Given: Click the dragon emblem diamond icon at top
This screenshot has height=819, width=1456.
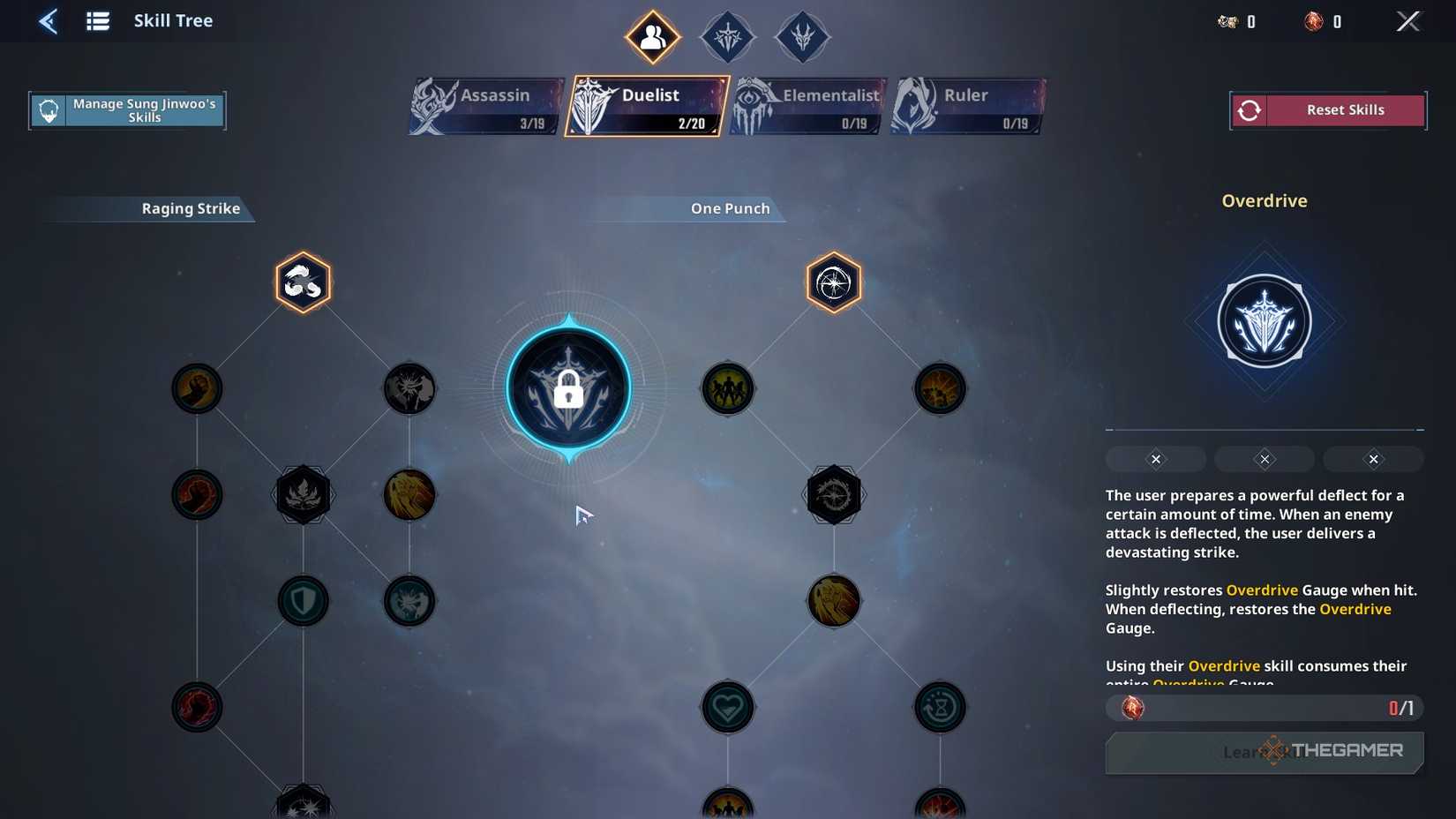Looking at the screenshot, I should [801, 36].
